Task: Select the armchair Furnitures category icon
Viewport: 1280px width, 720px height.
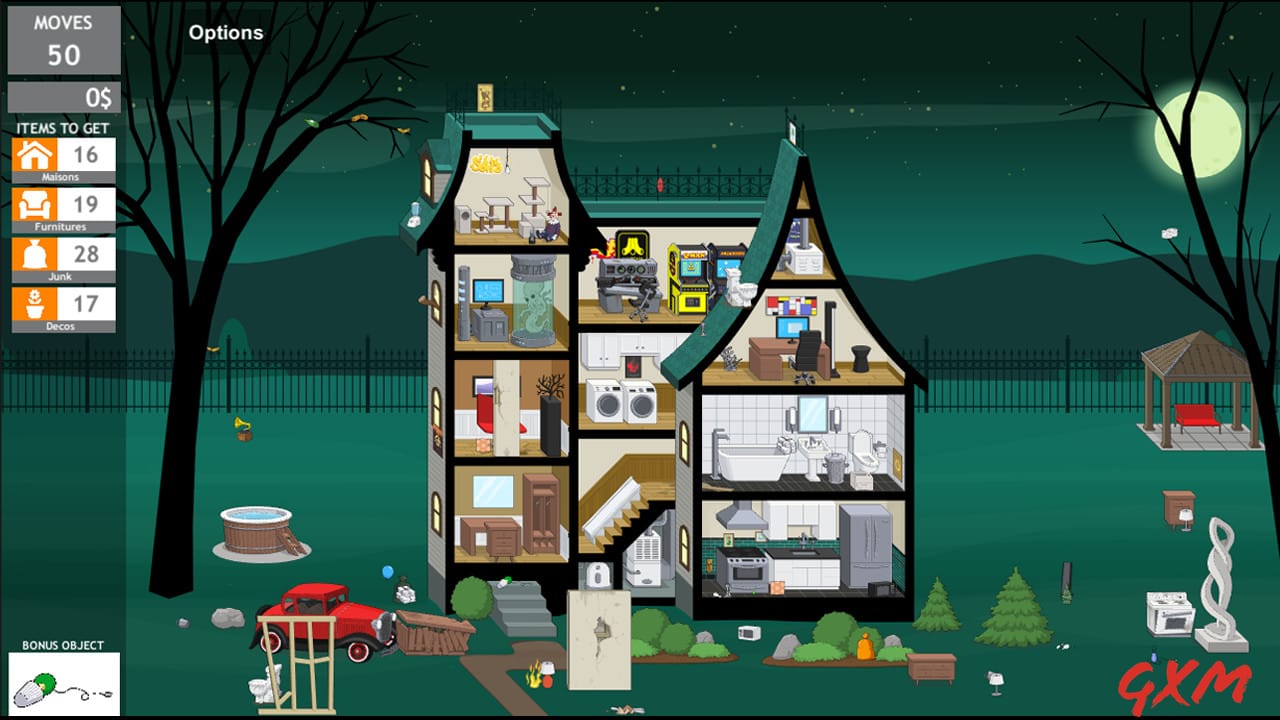Action: point(36,205)
